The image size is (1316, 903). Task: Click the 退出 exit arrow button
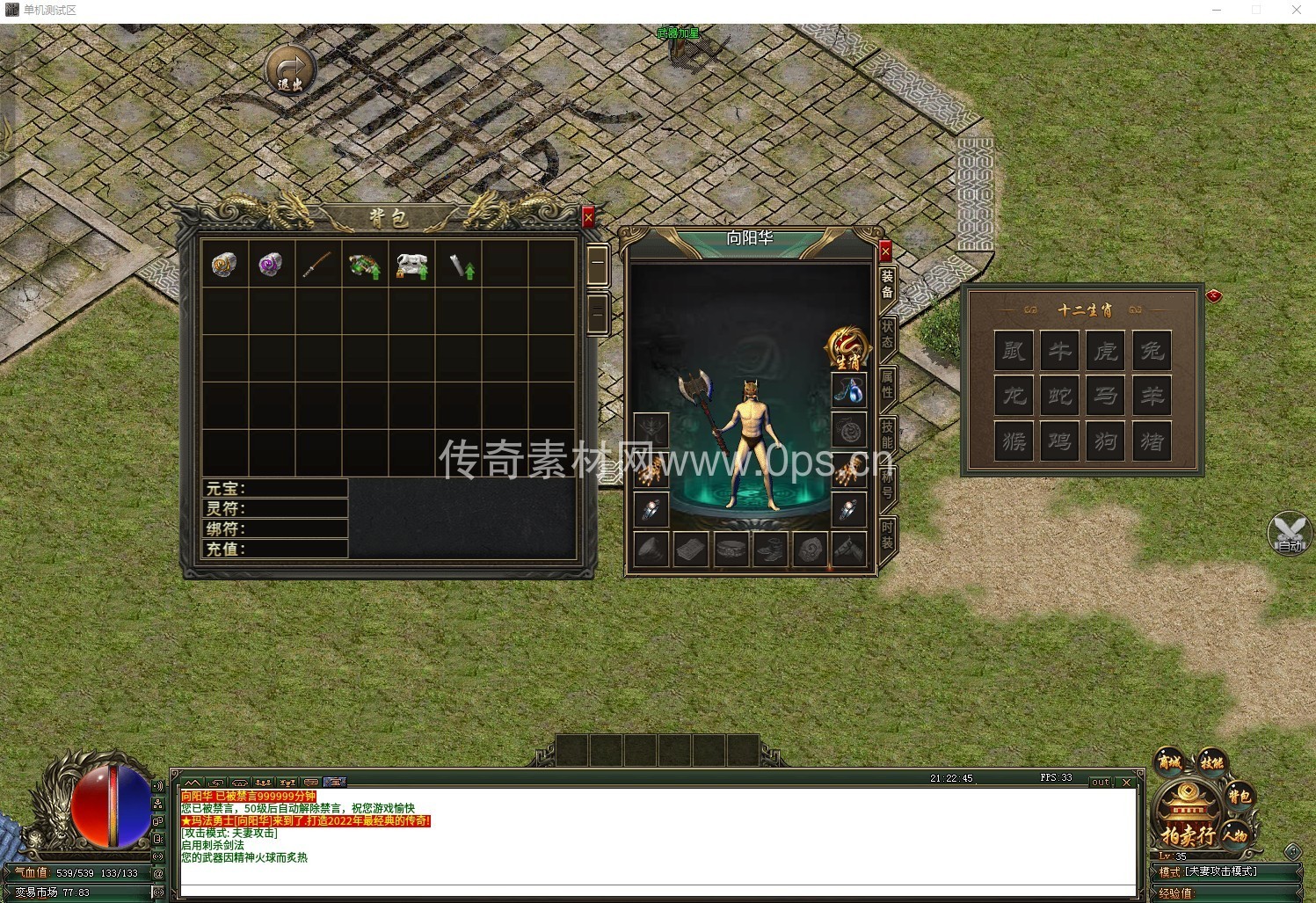click(290, 69)
